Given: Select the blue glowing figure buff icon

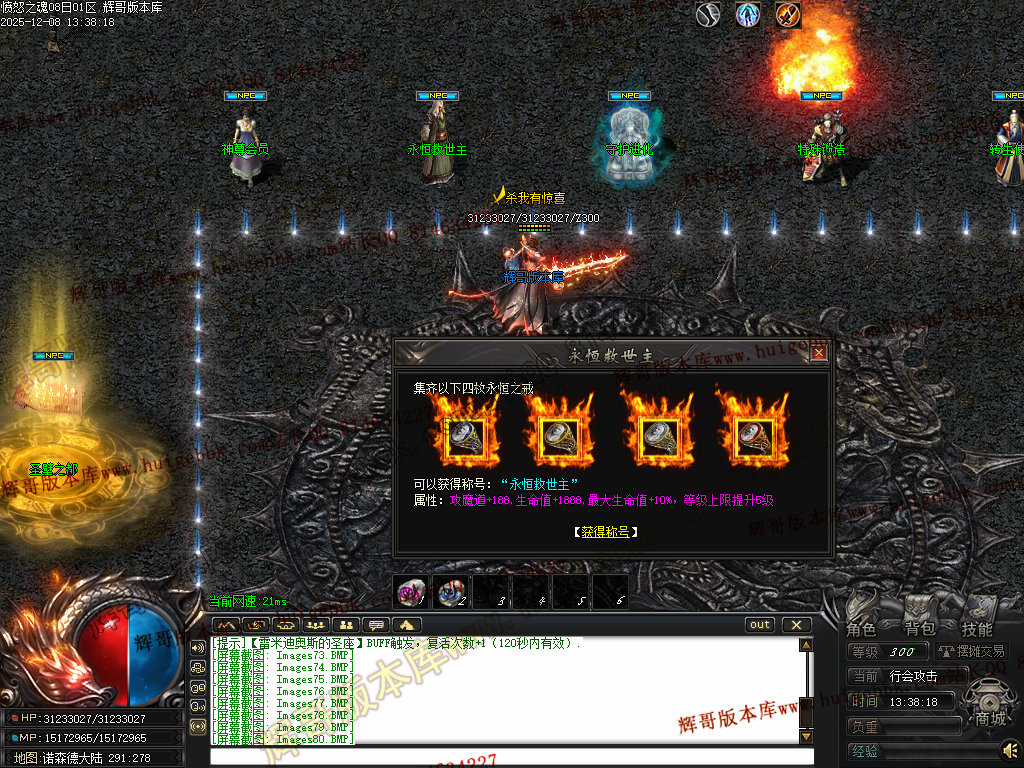Looking at the screenshot, I should 748,15.
